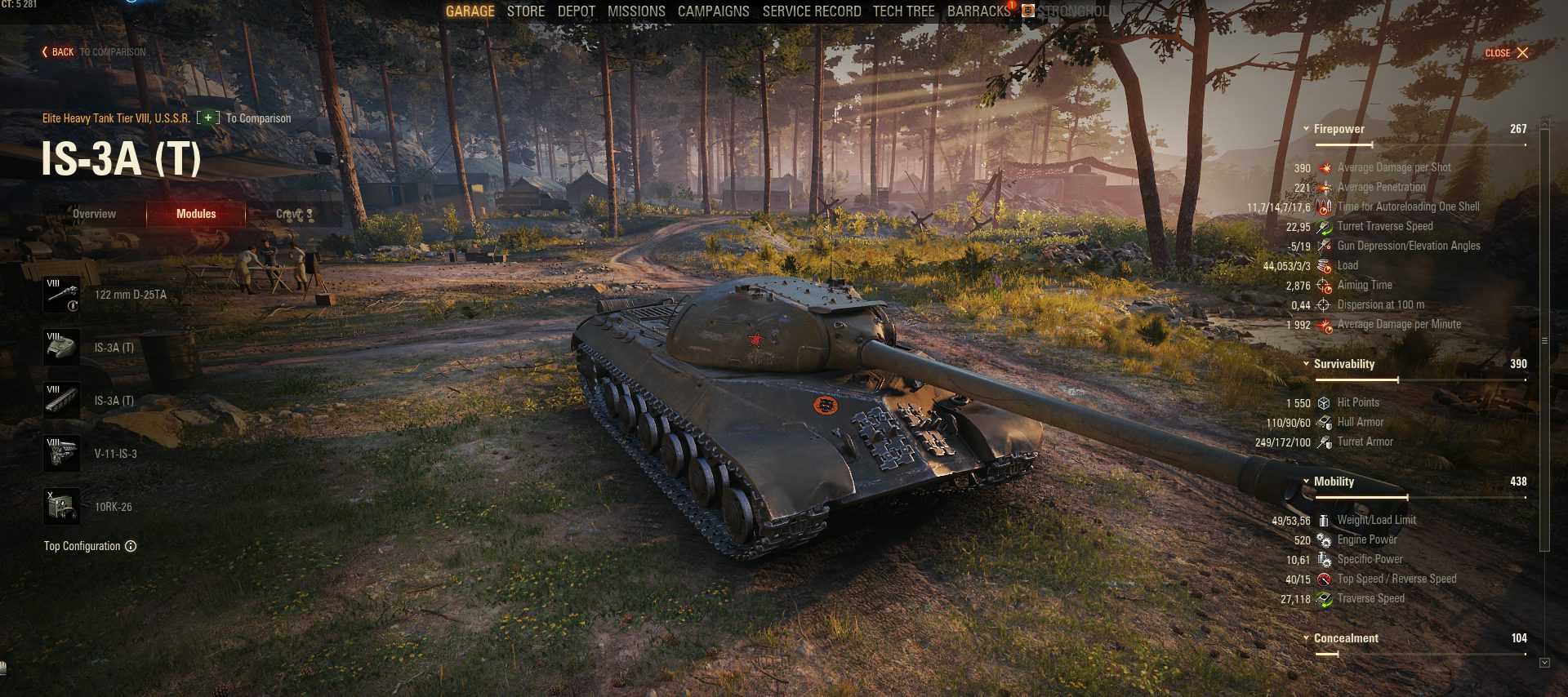View the Tech Tree
The width and height of the screenshot is (1568, 697).
903,11
